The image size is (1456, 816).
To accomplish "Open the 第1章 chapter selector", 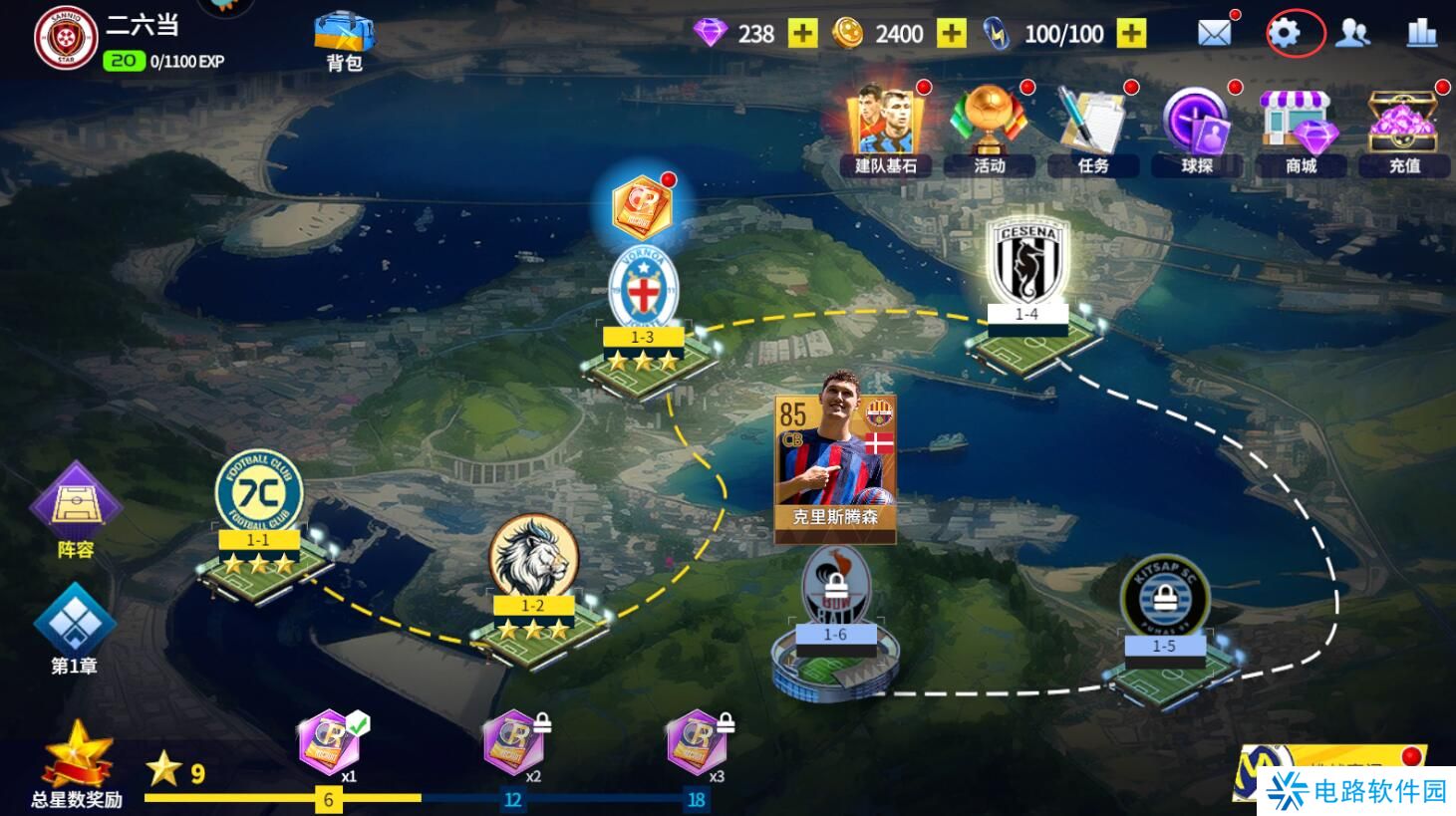I will coord(75,630).
